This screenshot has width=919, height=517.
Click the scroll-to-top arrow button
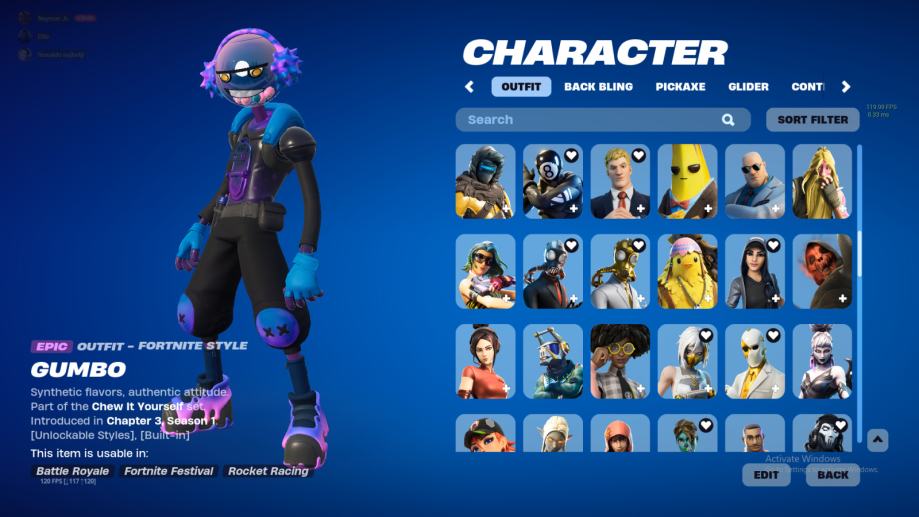(877, 440)
